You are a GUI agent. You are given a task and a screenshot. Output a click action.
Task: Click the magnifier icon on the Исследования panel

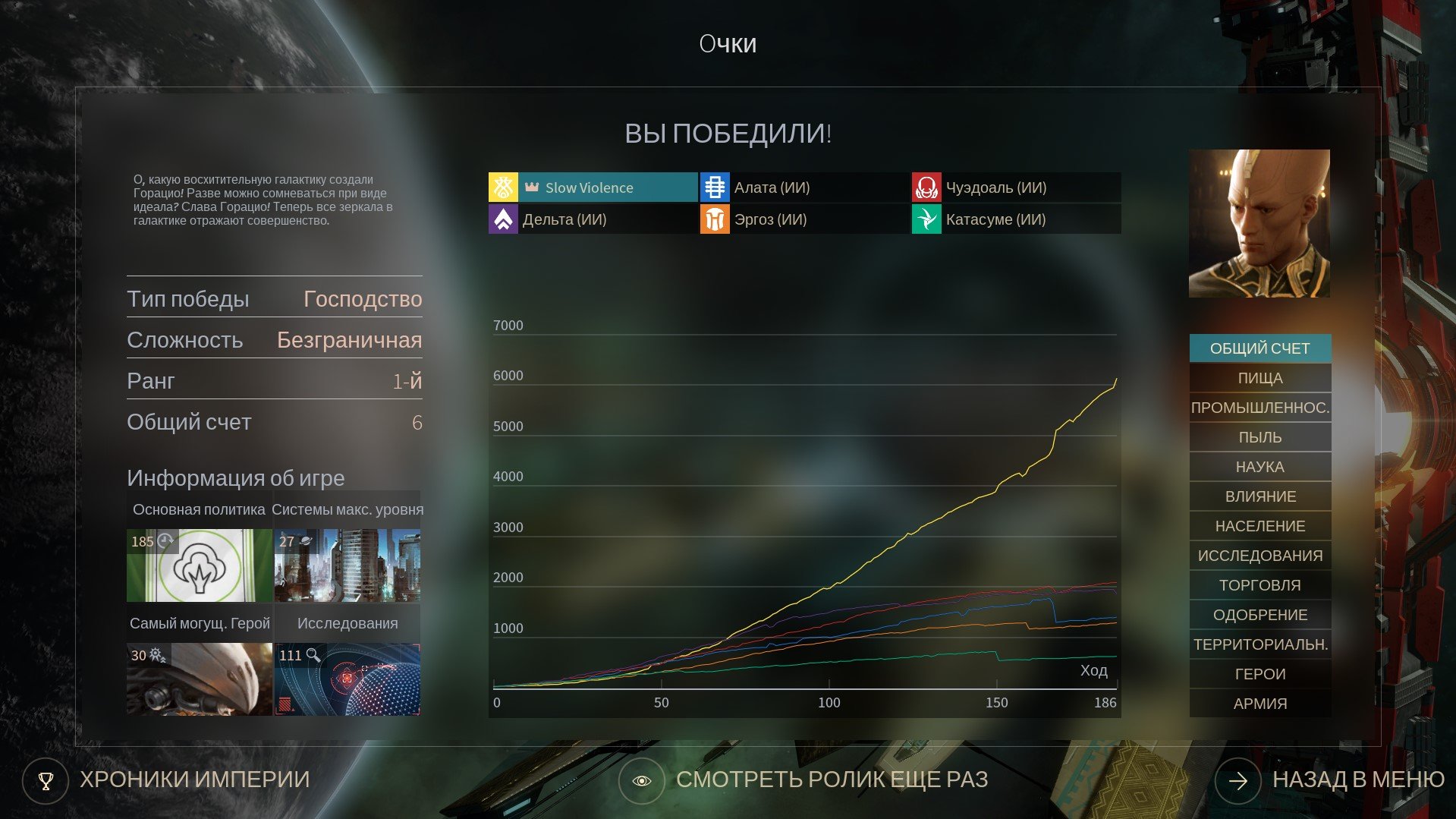[x=312, y=654]
